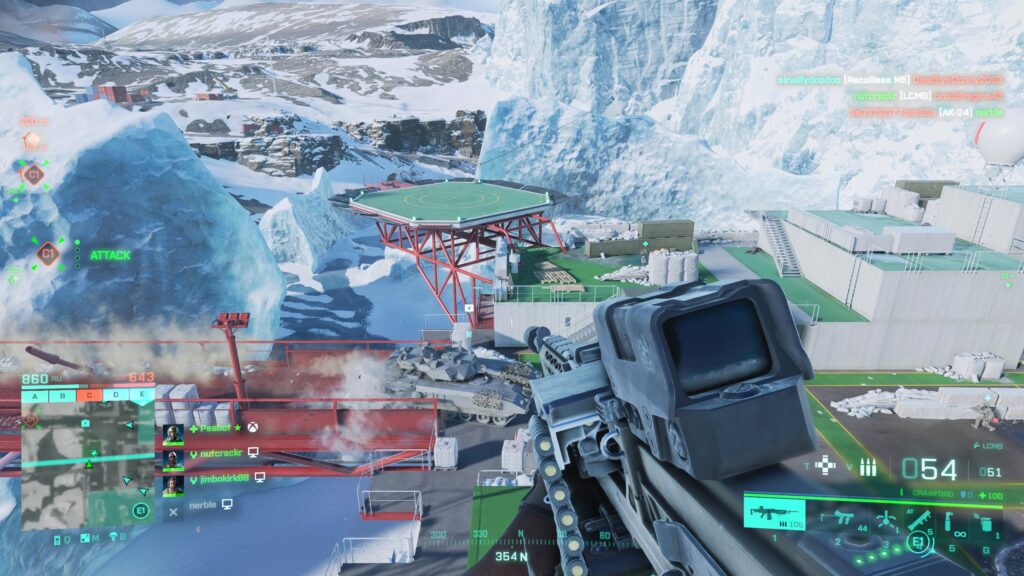Click the highlighted E flag indicator
Image resolution: width=1024 pixels, height=576 pixels.
pyautogui.click(x=143, y=393)
